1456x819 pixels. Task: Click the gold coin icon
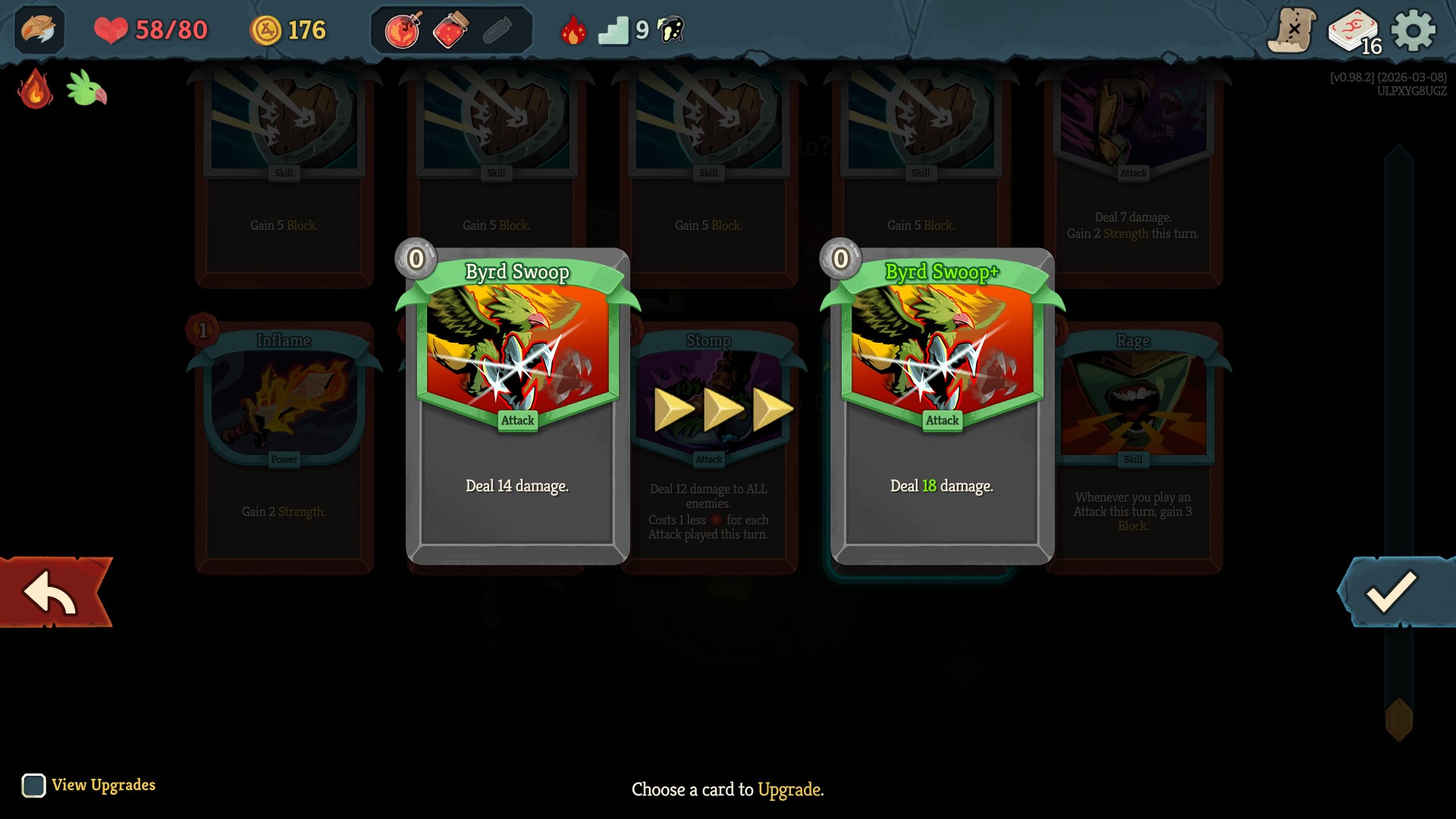pos(267,30)
